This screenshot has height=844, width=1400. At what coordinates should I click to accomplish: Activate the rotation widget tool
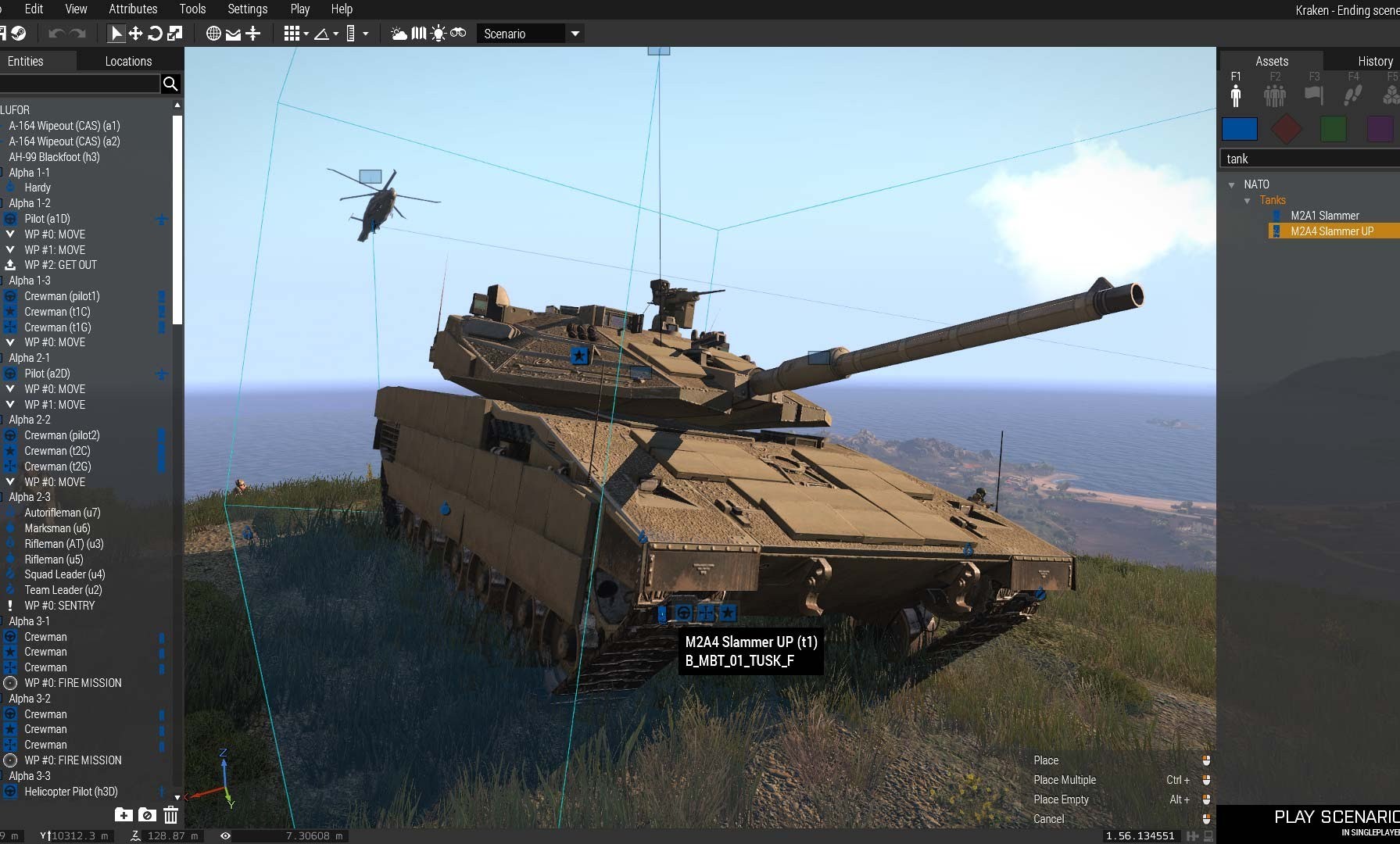155,34
